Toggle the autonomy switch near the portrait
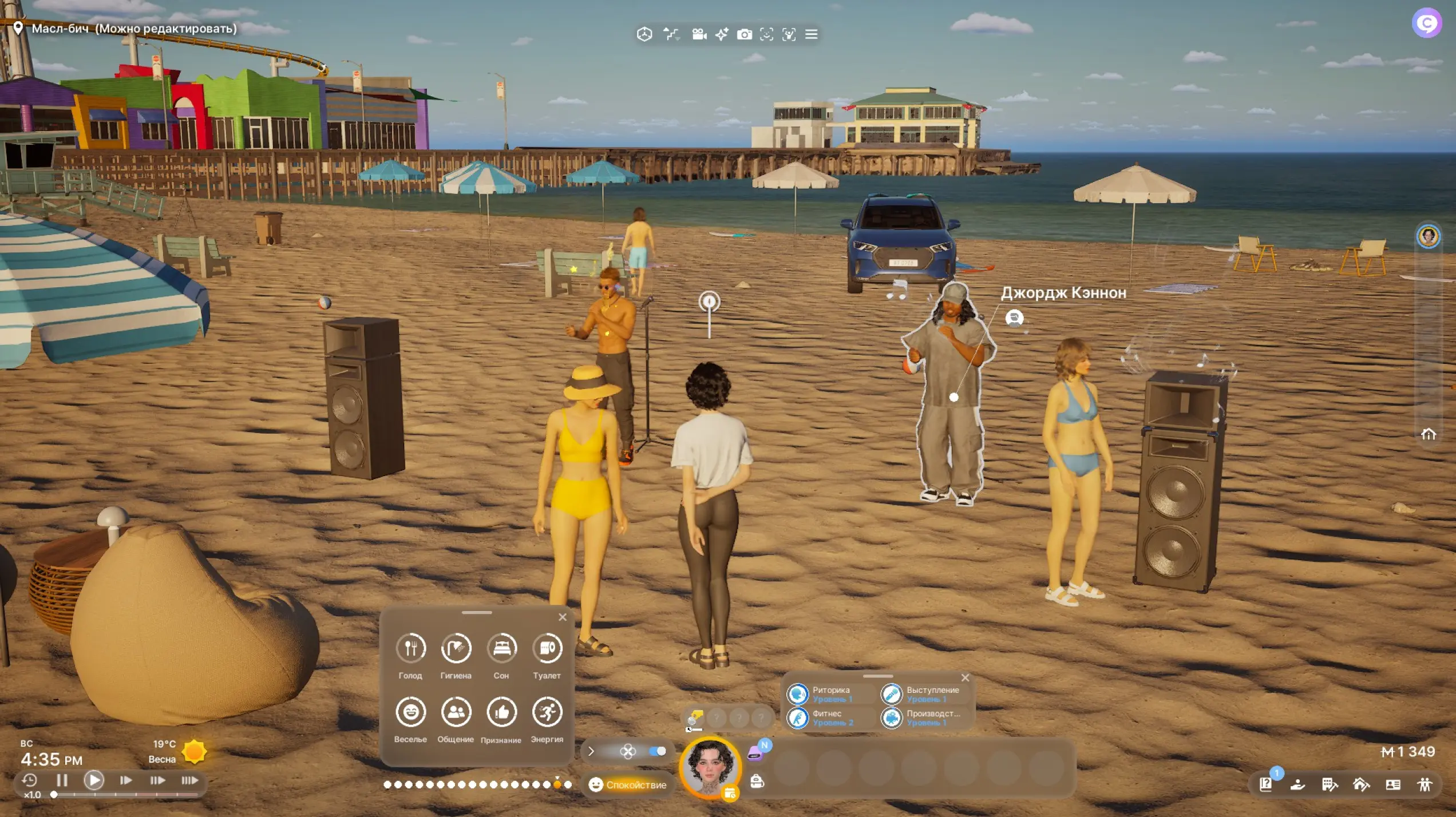The image size is (1456, 817). (x=658, y=751)
